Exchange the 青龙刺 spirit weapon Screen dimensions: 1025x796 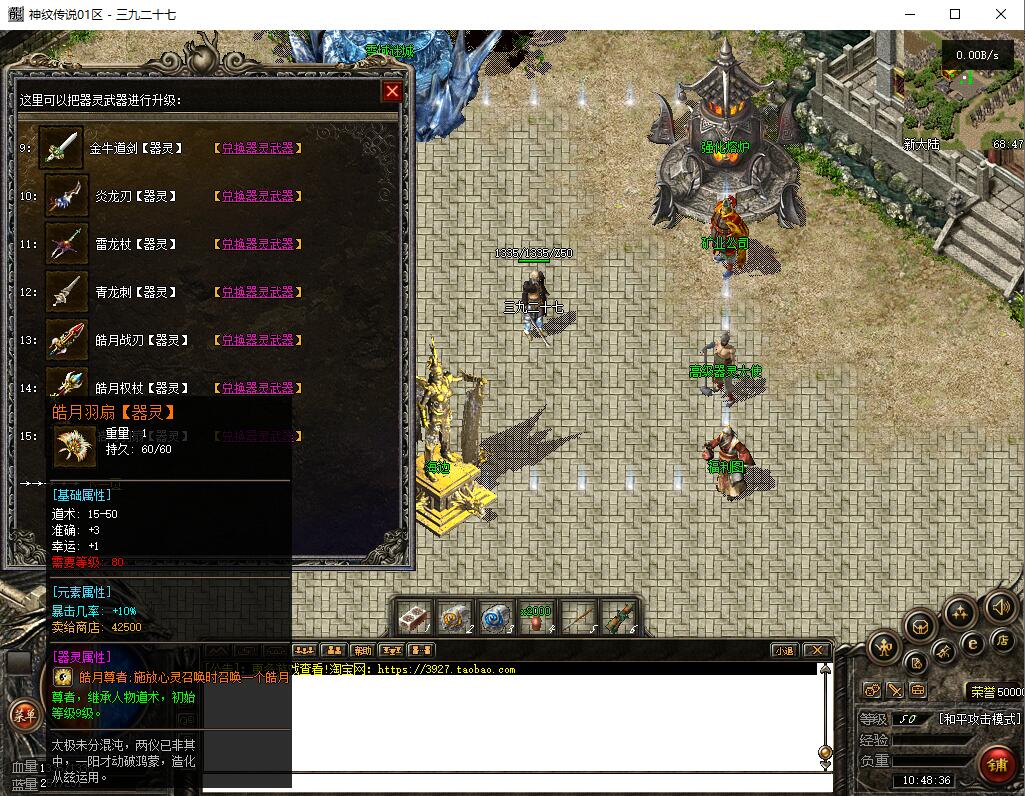pyautogui.click(x=257, y=292)
